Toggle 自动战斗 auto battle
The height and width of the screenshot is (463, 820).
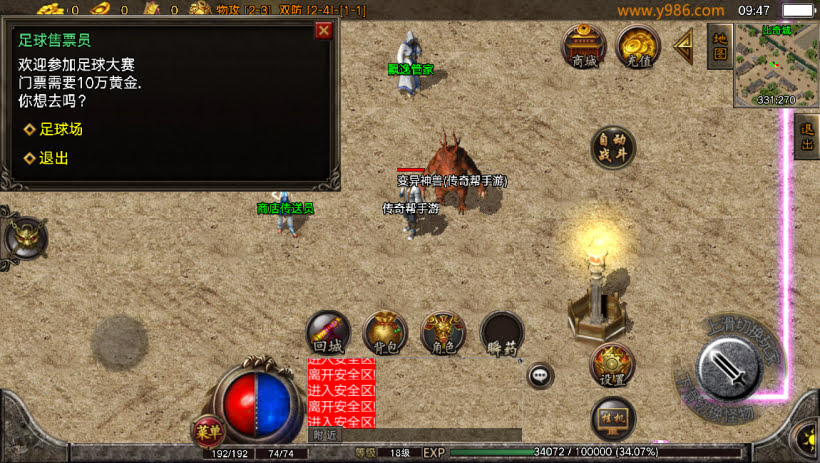612,147
